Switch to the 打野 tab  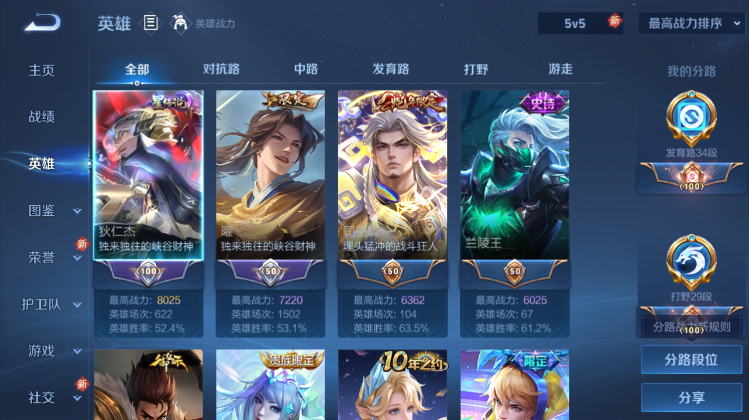476,69
